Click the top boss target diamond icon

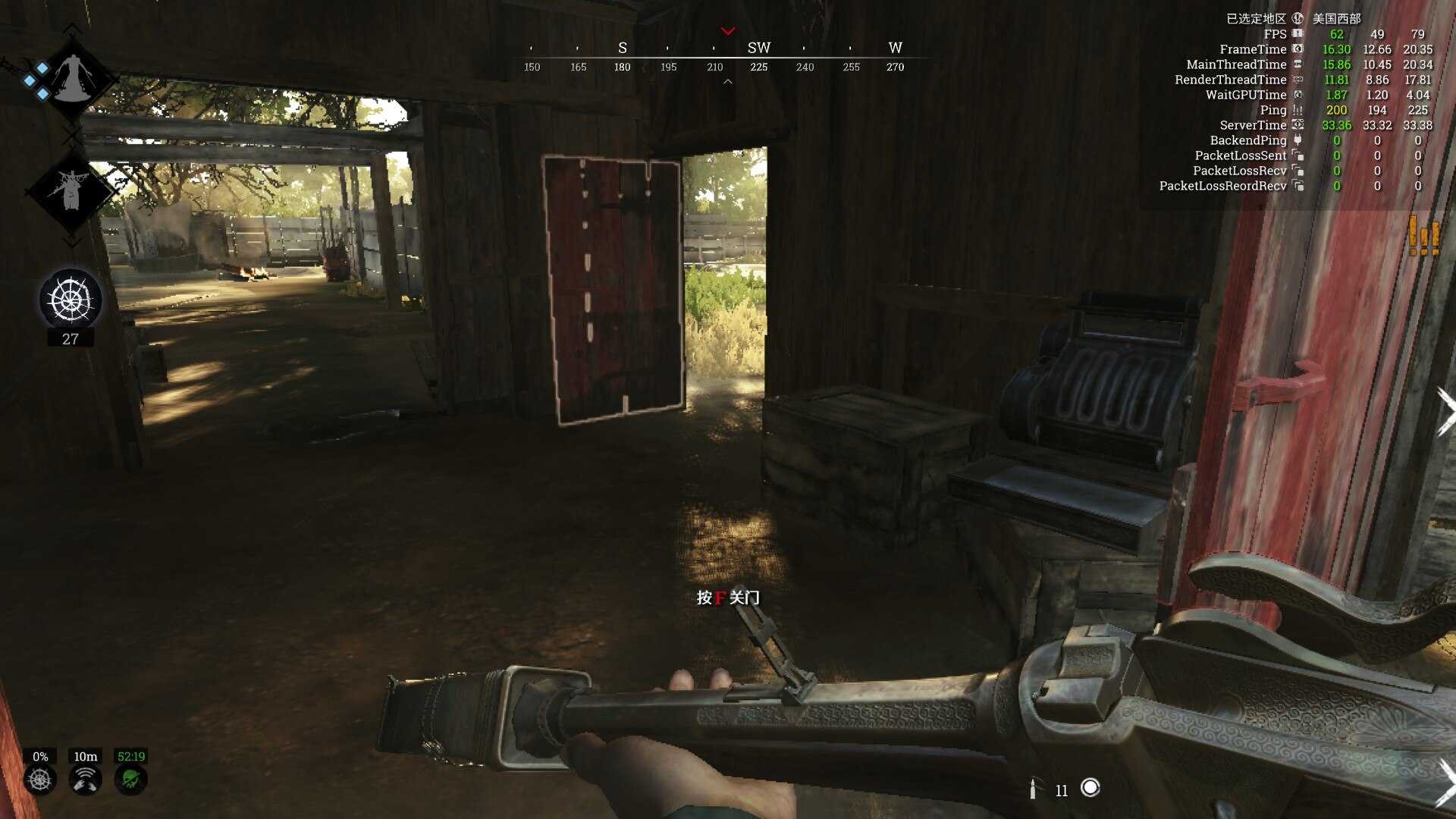pos(73,78)
